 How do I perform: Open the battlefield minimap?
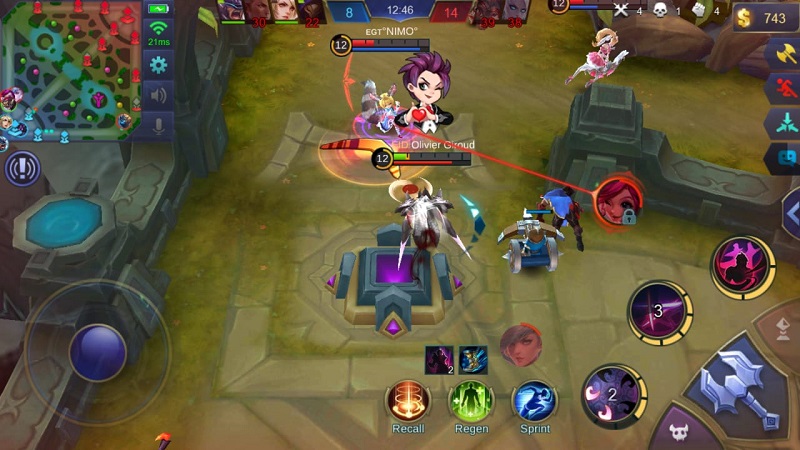click(x=70, y=68)
